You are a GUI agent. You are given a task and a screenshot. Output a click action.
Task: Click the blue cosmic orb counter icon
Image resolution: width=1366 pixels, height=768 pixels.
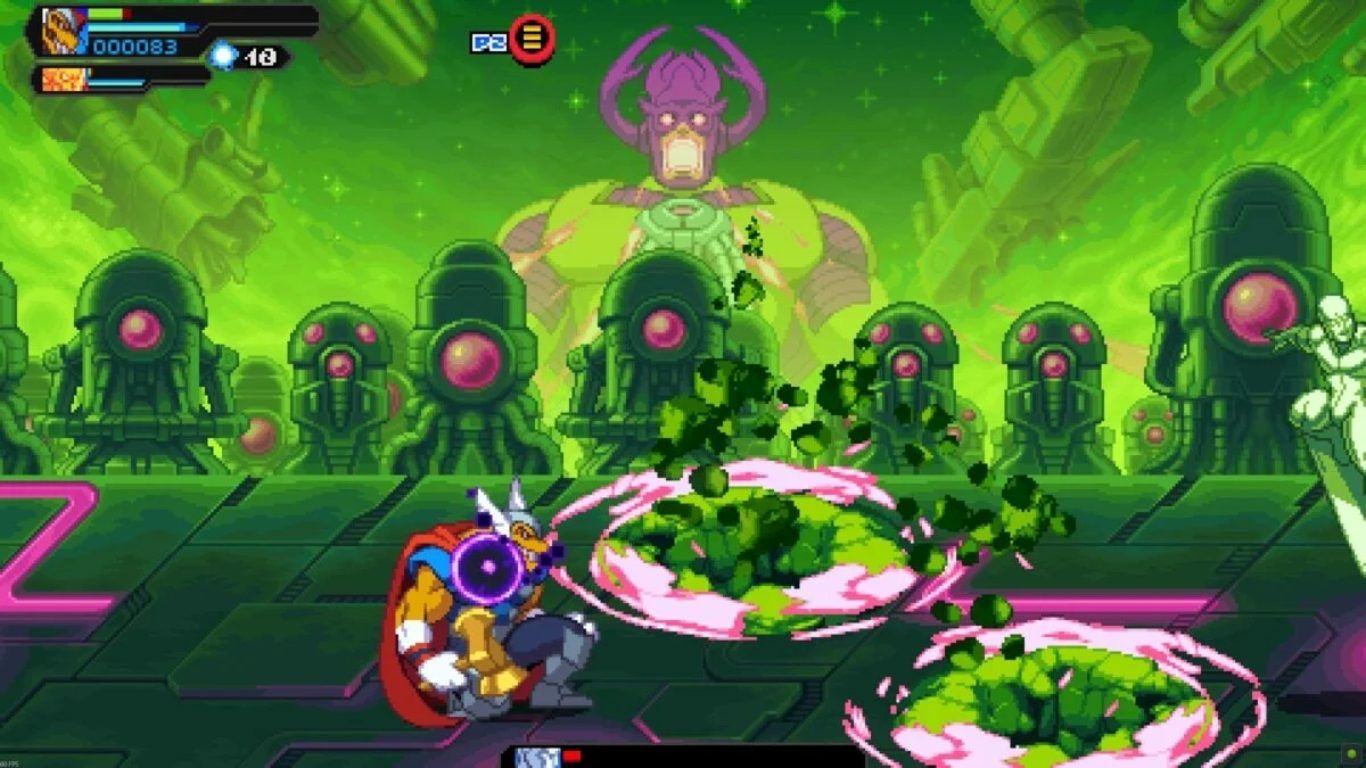pyautogui.click(x=223, y=57)
